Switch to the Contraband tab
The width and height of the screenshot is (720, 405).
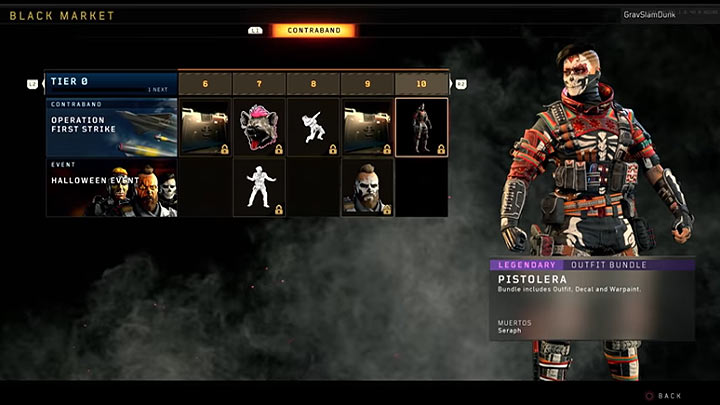313,31
